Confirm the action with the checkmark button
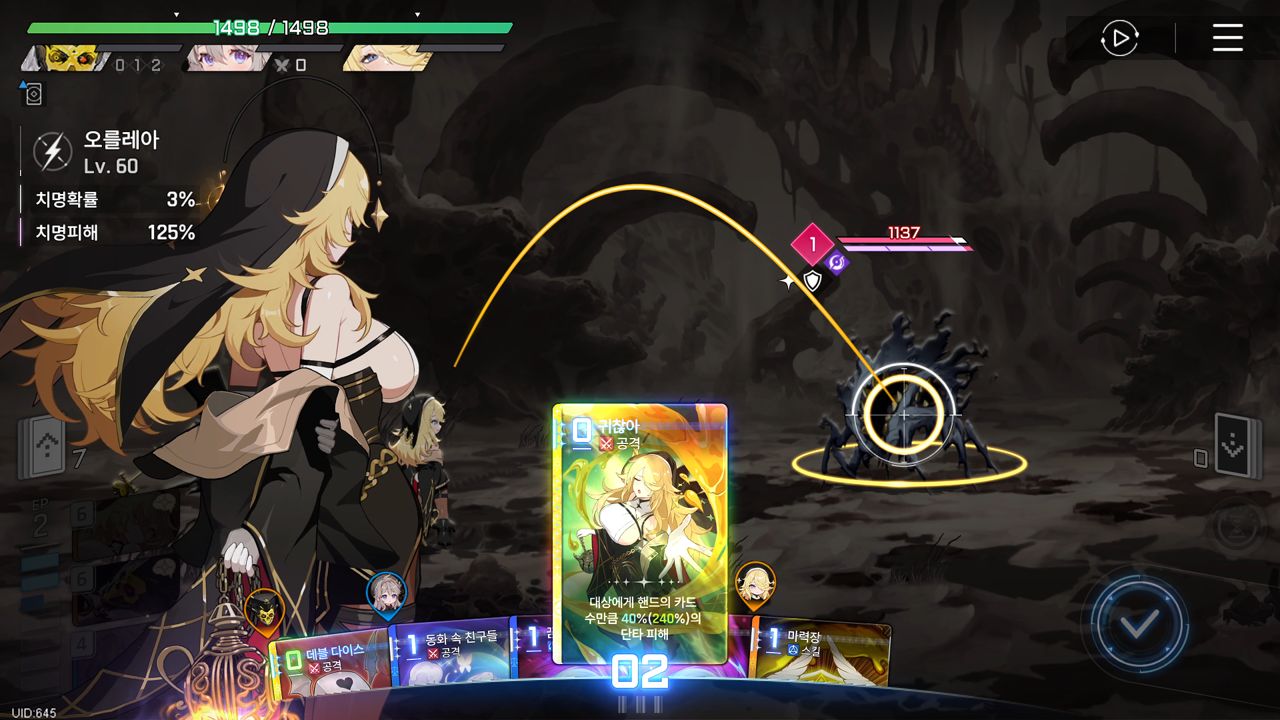 click(x=1138, y=624)
